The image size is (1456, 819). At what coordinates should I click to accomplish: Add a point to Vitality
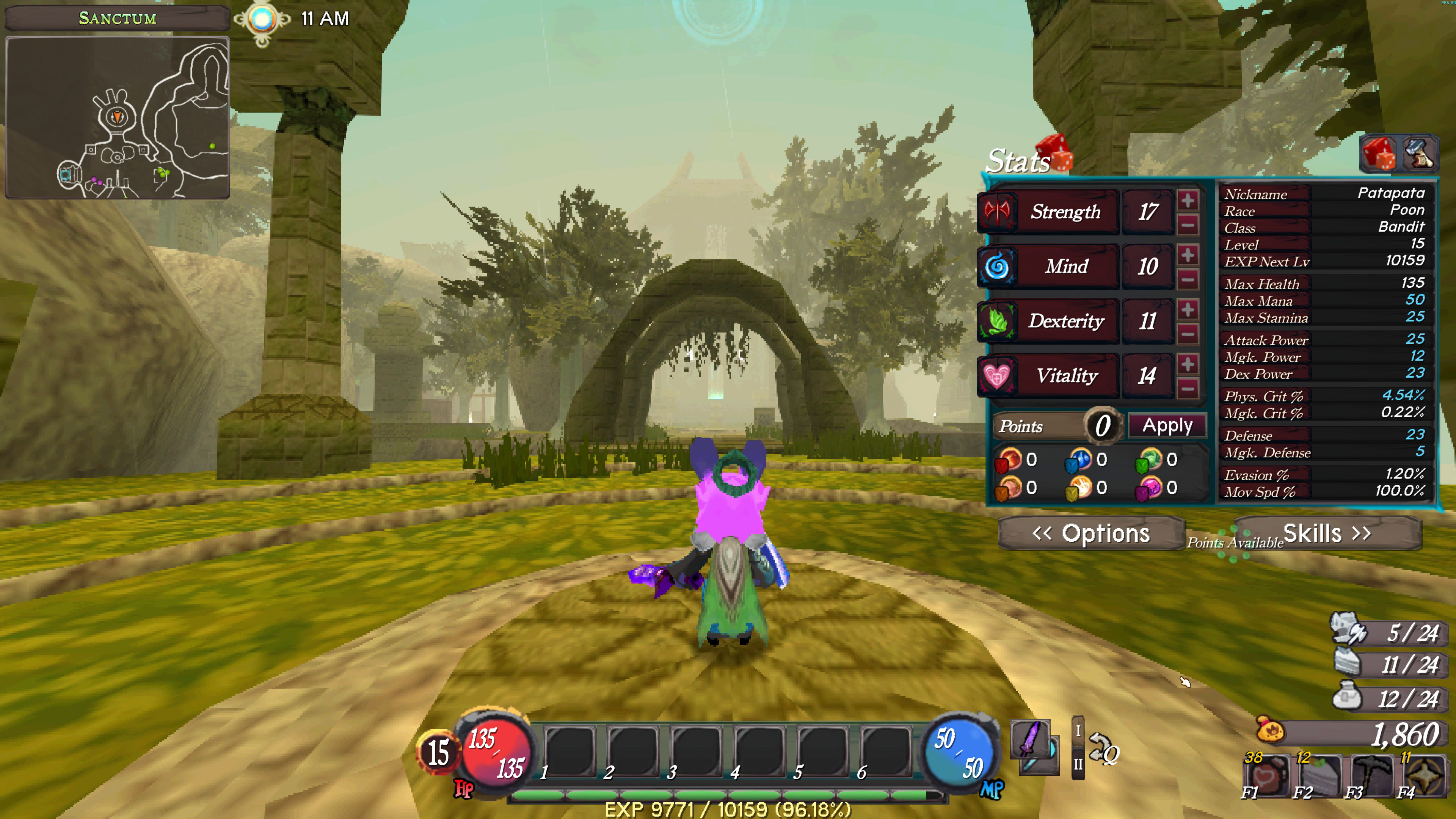[x=1188, y=364]
